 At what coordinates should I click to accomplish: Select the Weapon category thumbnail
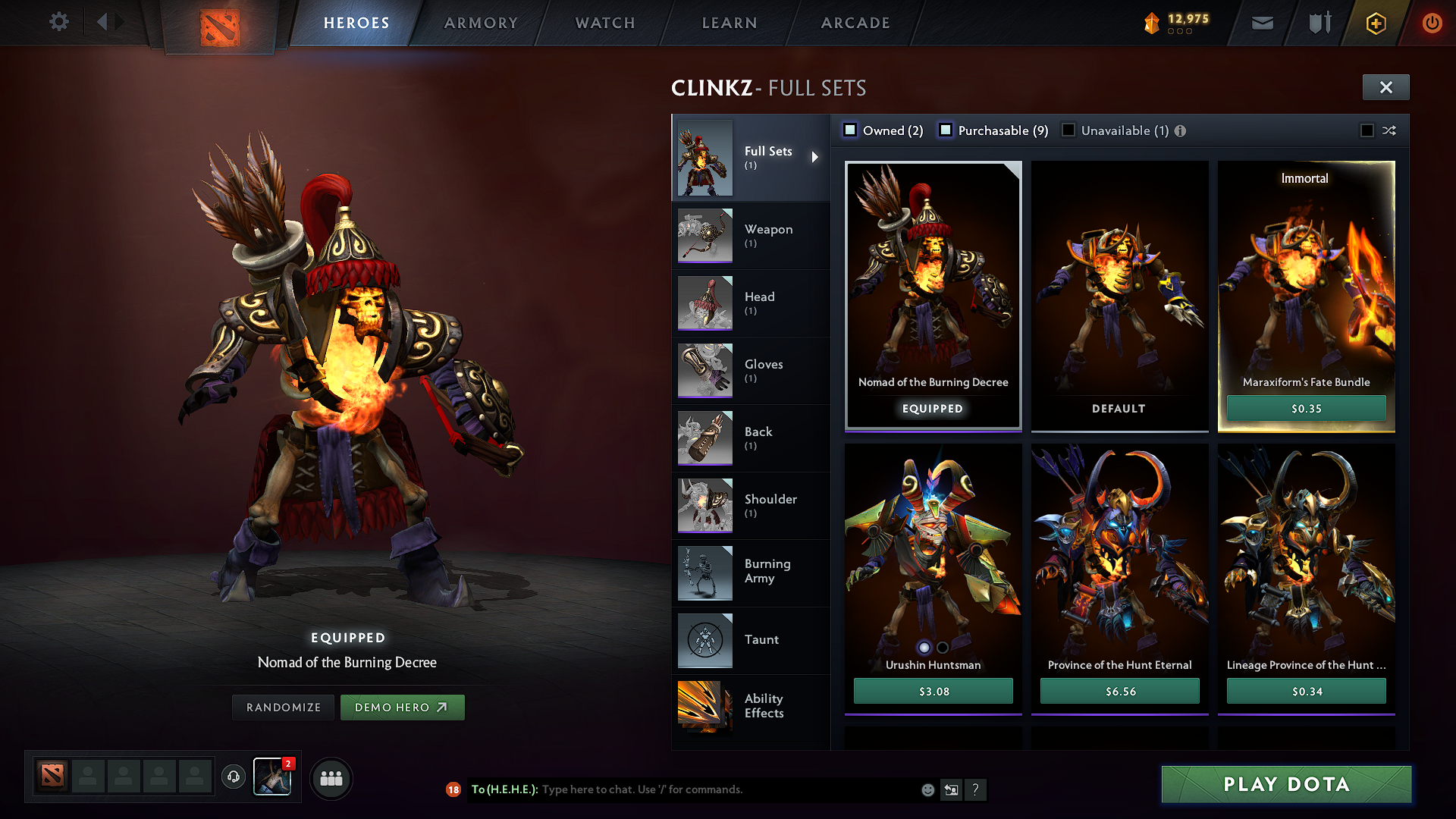coord(704,235)
